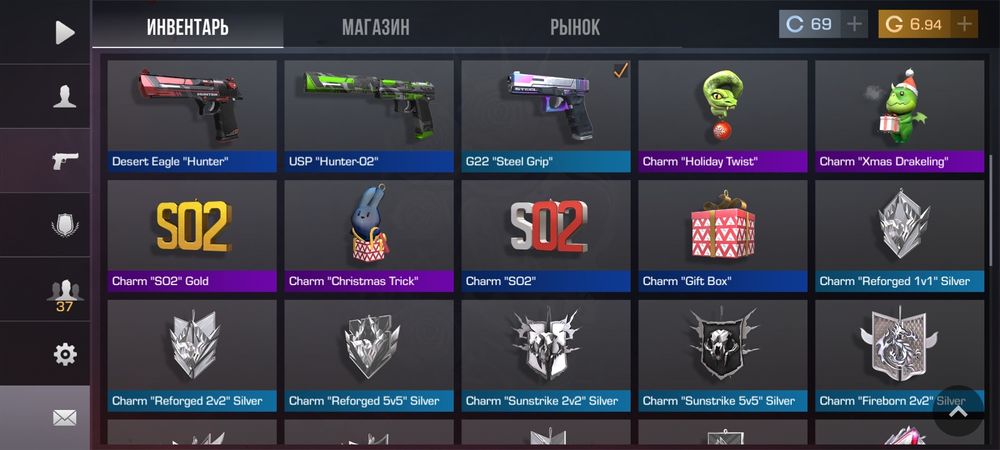Select the Desert Eagle "Hunter" skin
1000x450 pixels.
click(192, 115)
